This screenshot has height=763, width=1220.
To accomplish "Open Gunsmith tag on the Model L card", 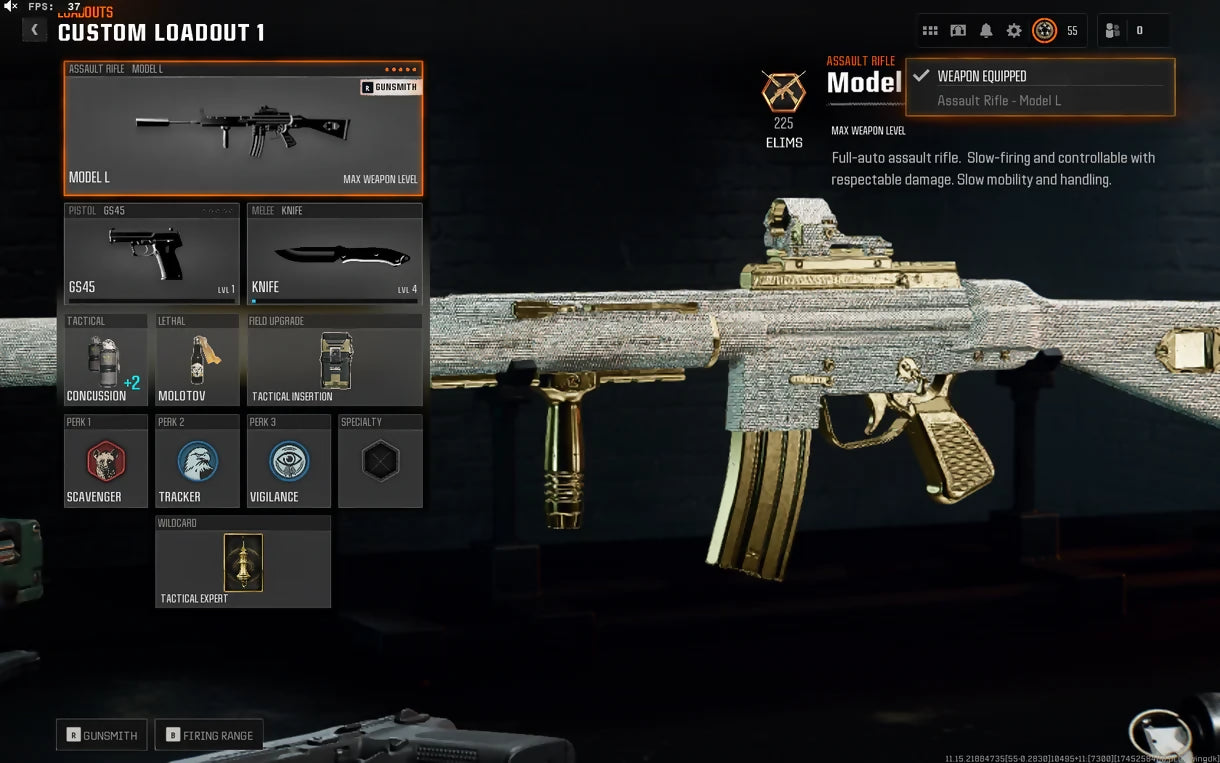I will click(391, 88).
